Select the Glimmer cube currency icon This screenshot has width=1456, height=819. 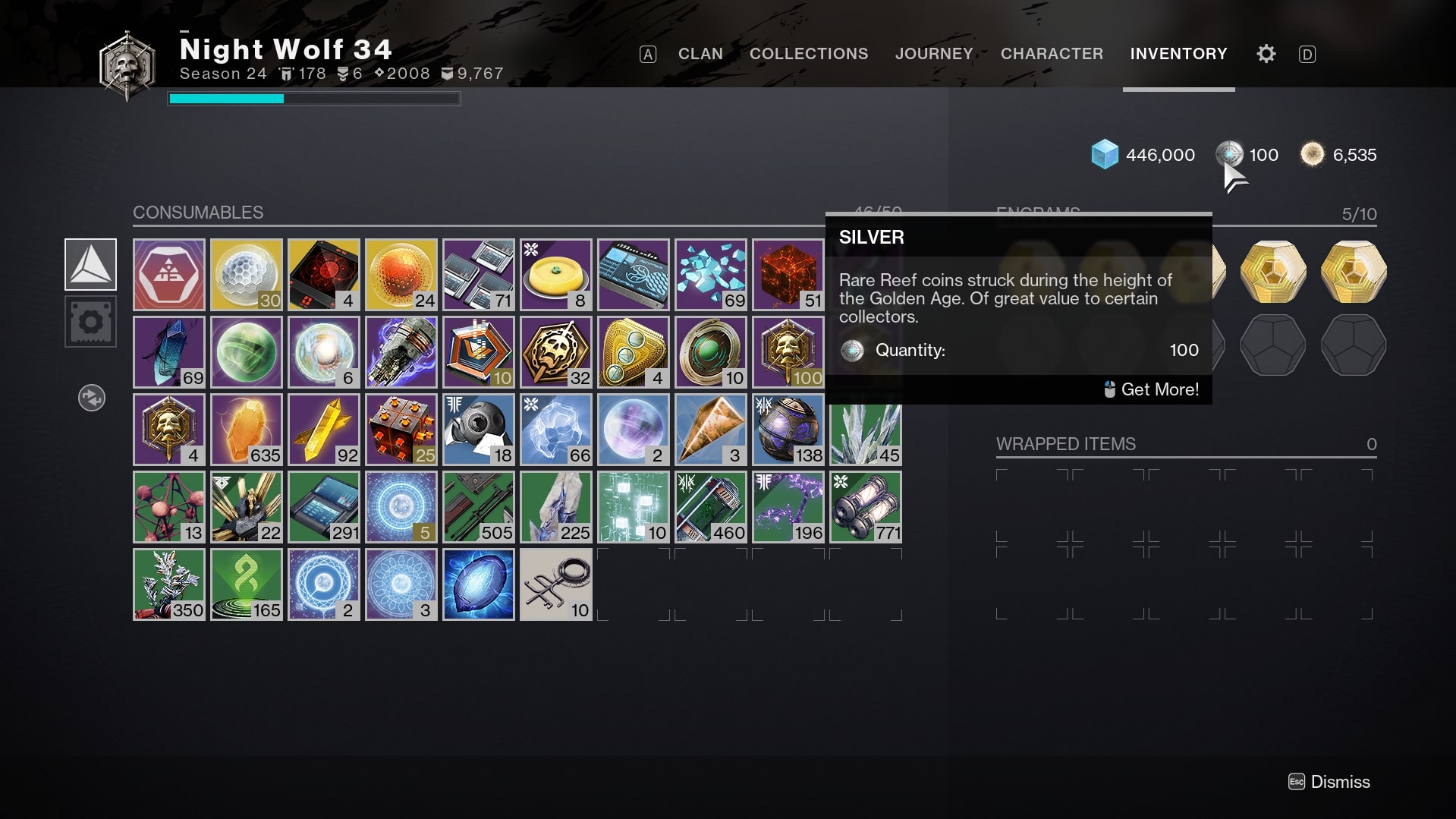tap(1104, 155)
